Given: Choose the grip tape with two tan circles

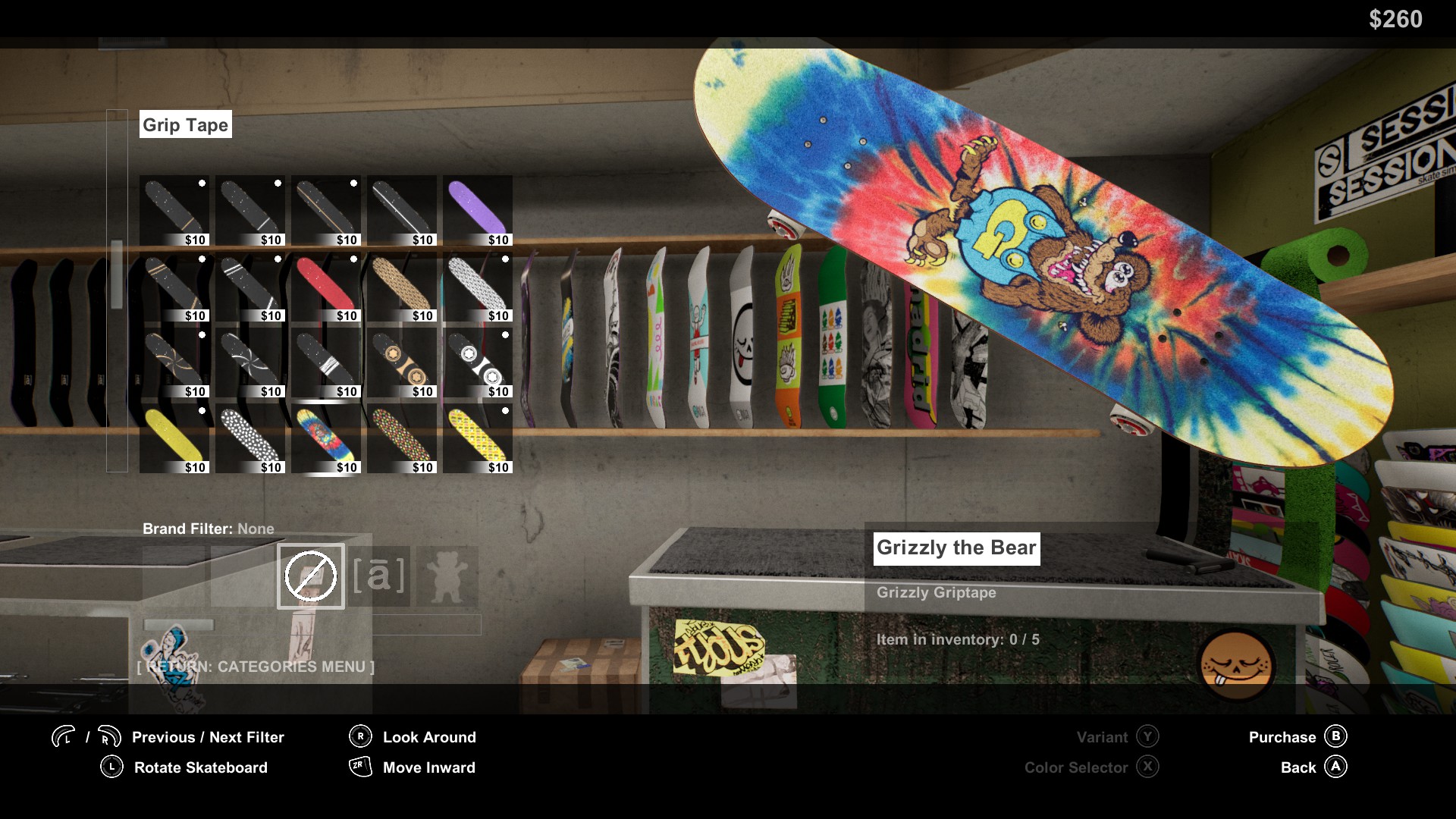Looking at the screenshot, I should pos(402,362).
